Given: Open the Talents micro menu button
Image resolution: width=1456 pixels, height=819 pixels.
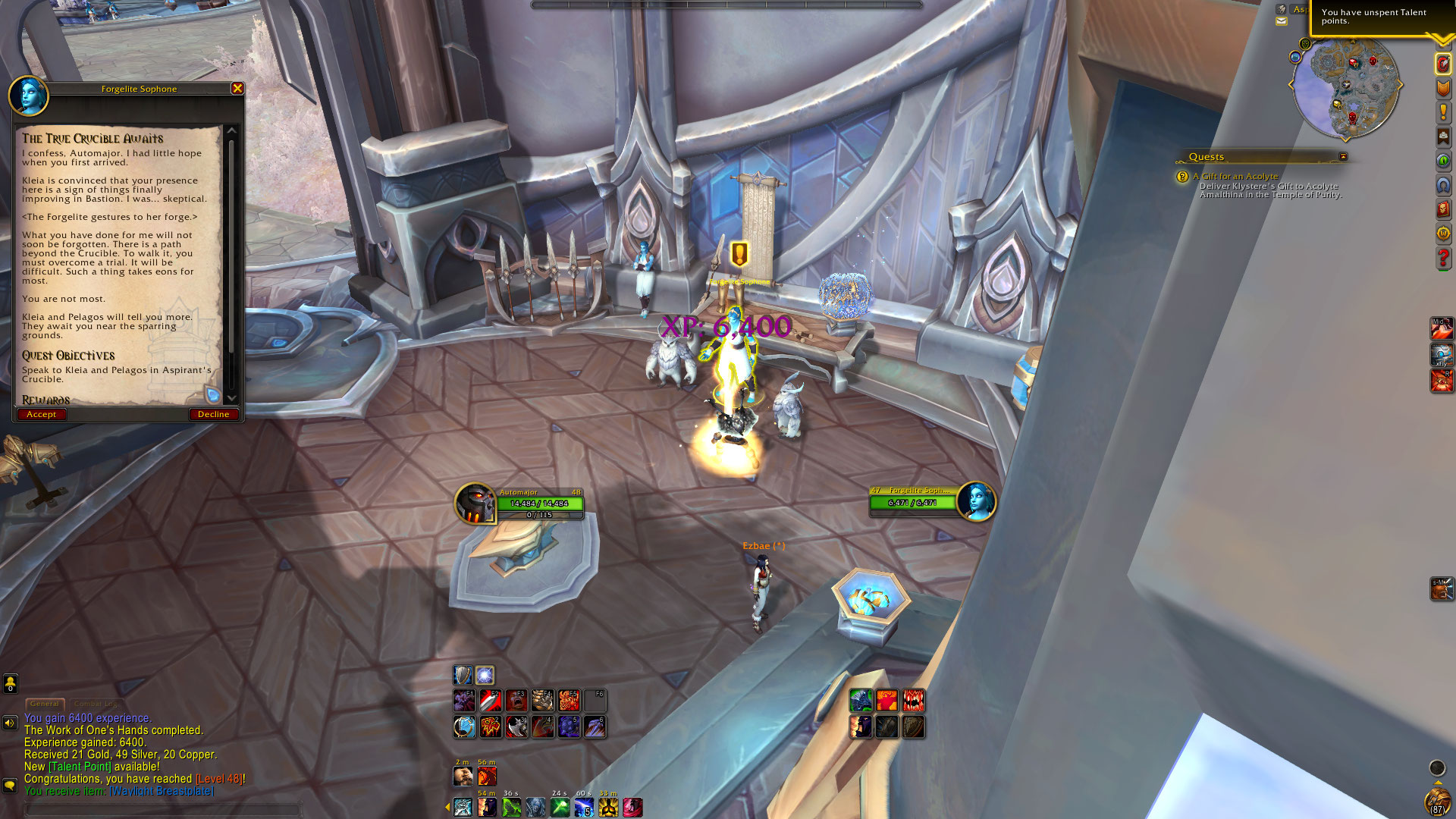Looking at the screenshot, I should (1443, 64).
